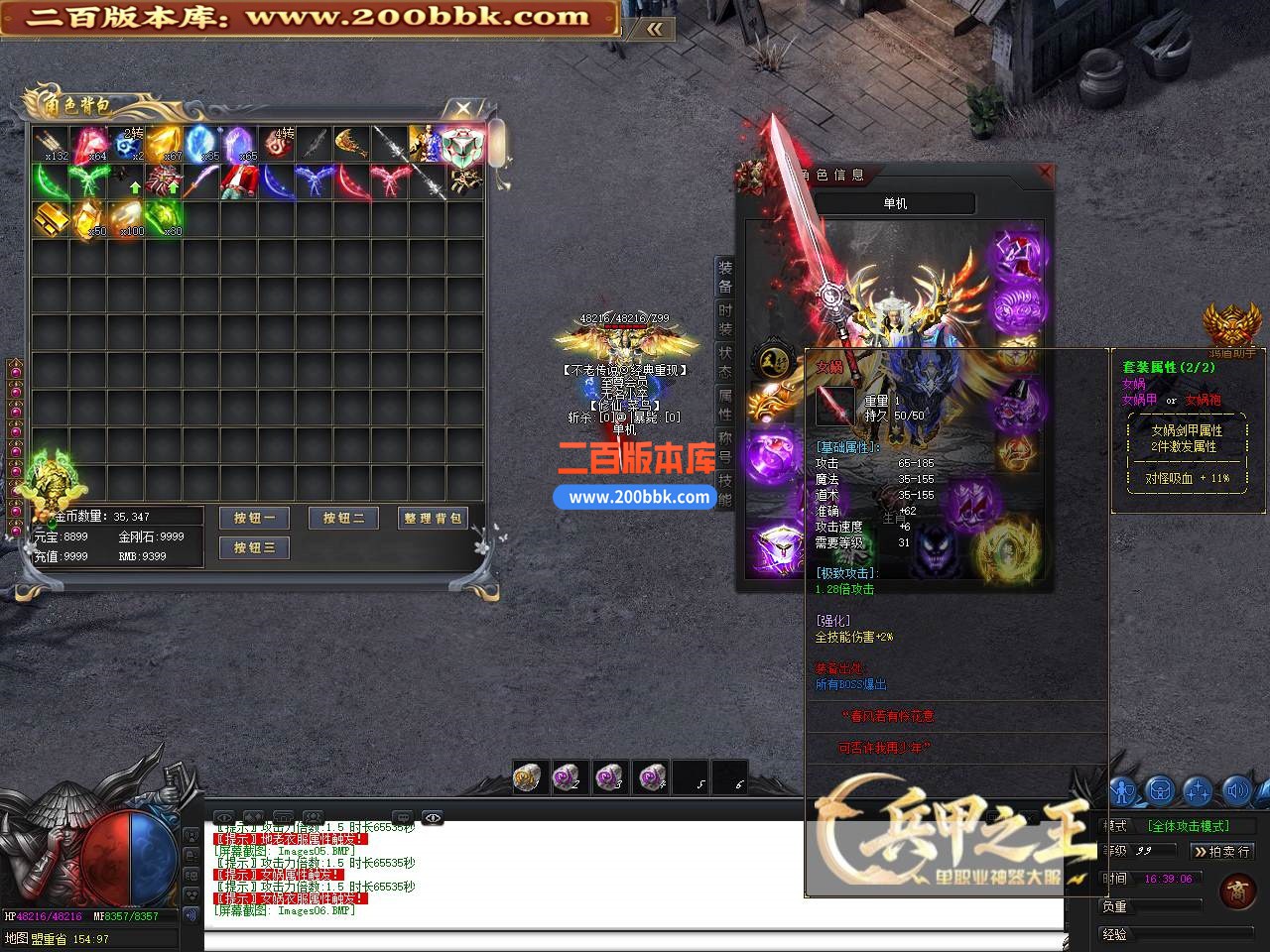Select the red crystal stack of 64

coord(88,144)
